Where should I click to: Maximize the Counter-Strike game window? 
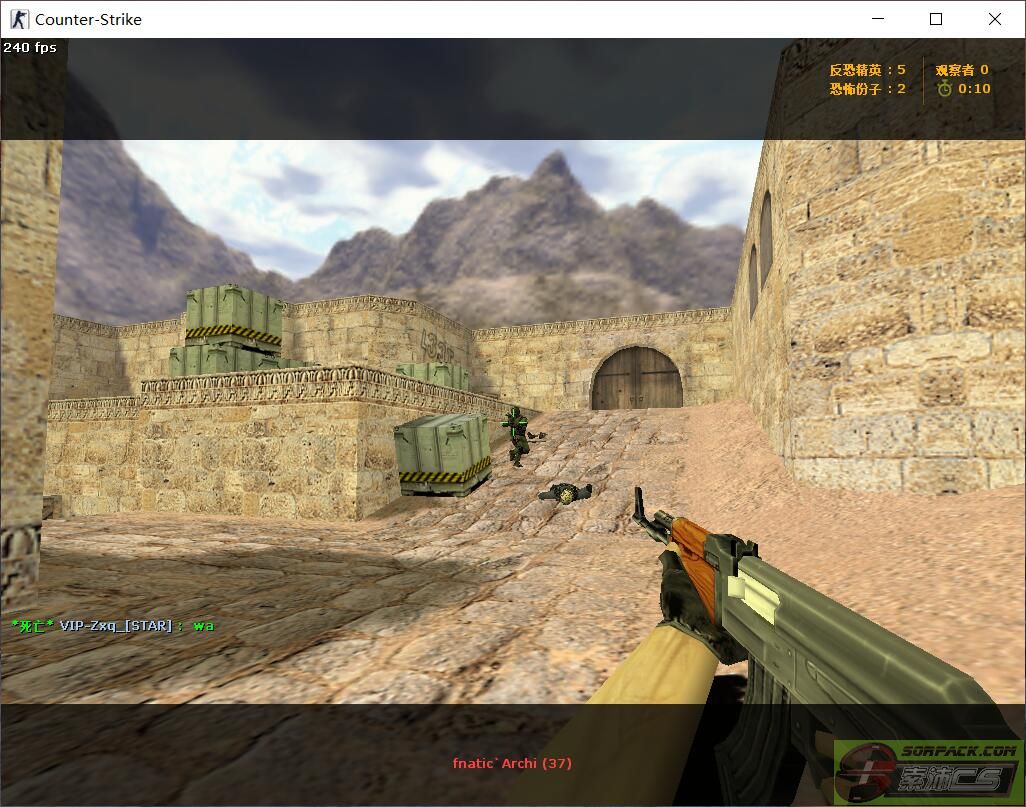pyautogui.click(x=936, y=19)
